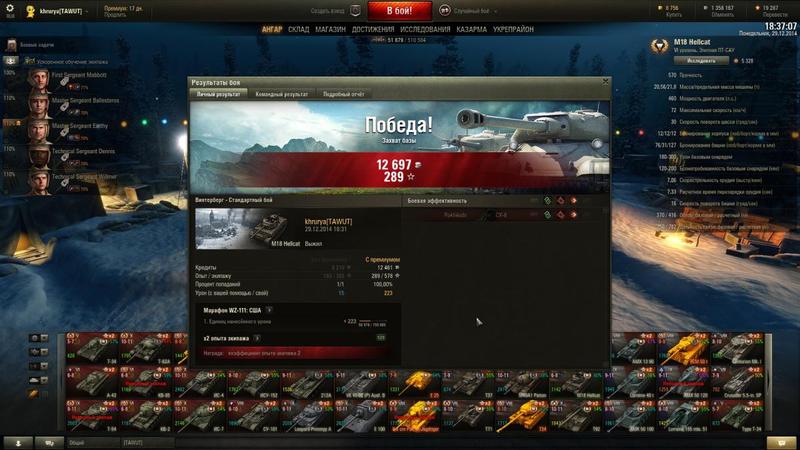This screenshot has height=450, width=800.
Task: Open the "КАЗАРМА" barracks menu
Action: coord(472,30)
